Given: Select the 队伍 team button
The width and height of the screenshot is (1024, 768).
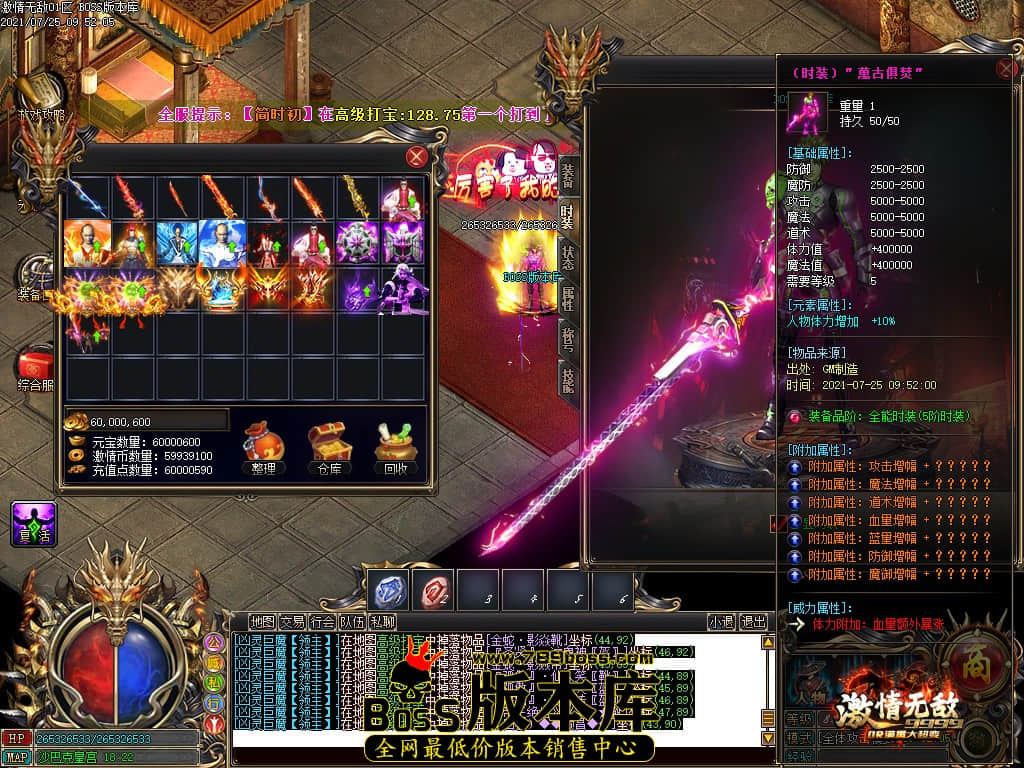Looking at the screenshot, I should click(x=352, y=622).
